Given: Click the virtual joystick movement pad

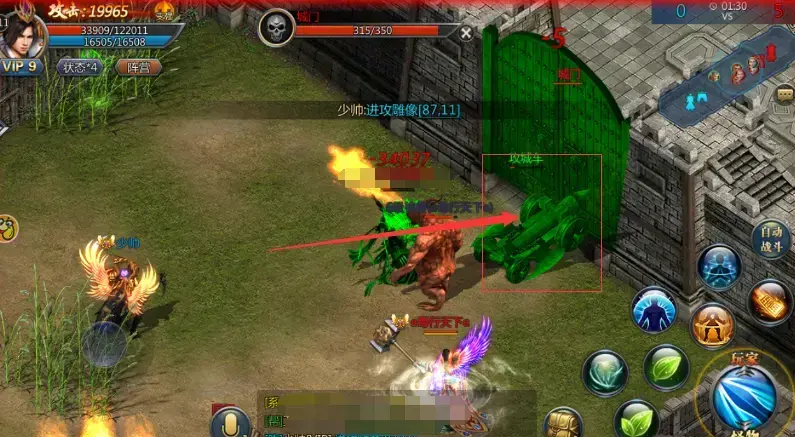Looking at the screenshot, I should (104, 345).
